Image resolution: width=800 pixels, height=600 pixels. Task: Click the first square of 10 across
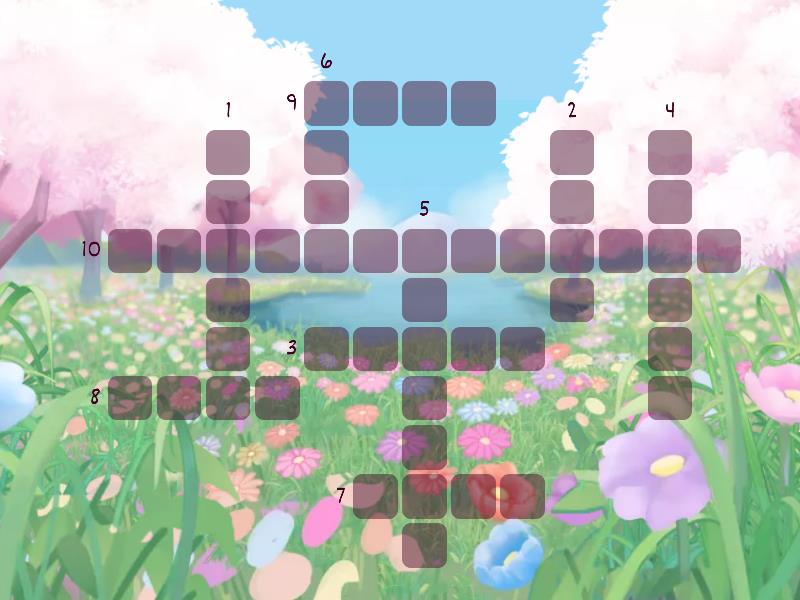[x=130, y=250]
